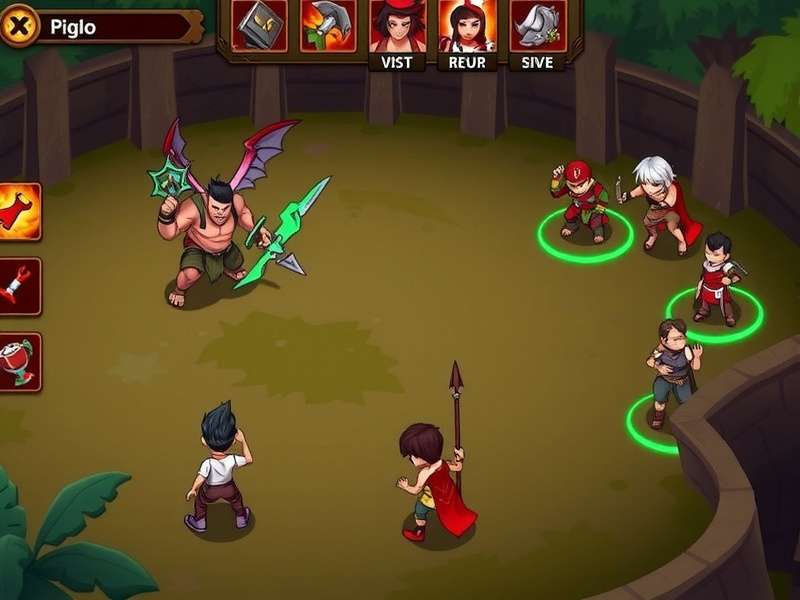Image resolution: width=800 pixels, height=600 pixels.
Task: Select the dark spellbook icon in the top bar
Action: (x=259, y=25)
